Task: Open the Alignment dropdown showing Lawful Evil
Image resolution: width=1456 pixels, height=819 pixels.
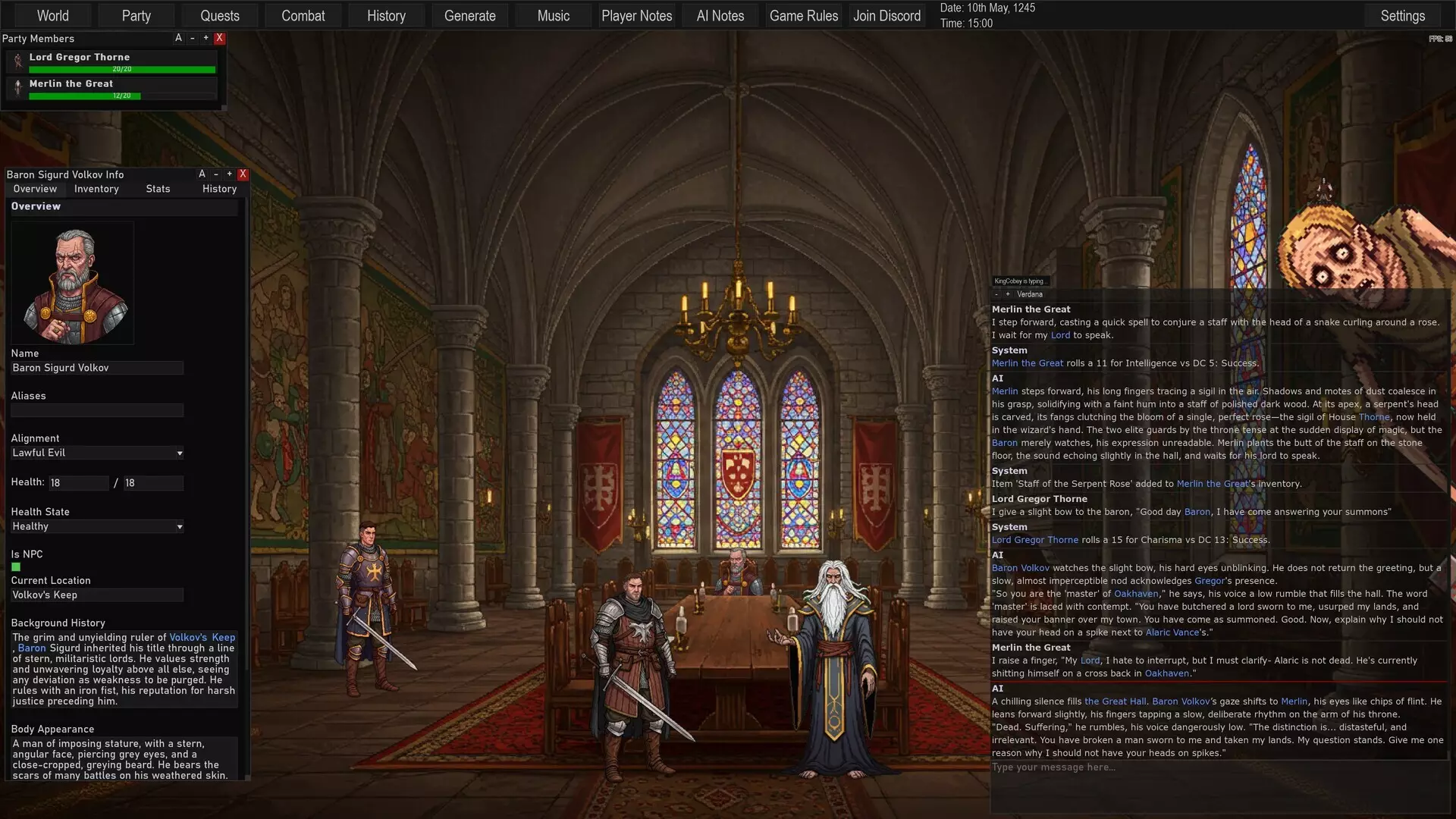Action: [x=97, y=453]
